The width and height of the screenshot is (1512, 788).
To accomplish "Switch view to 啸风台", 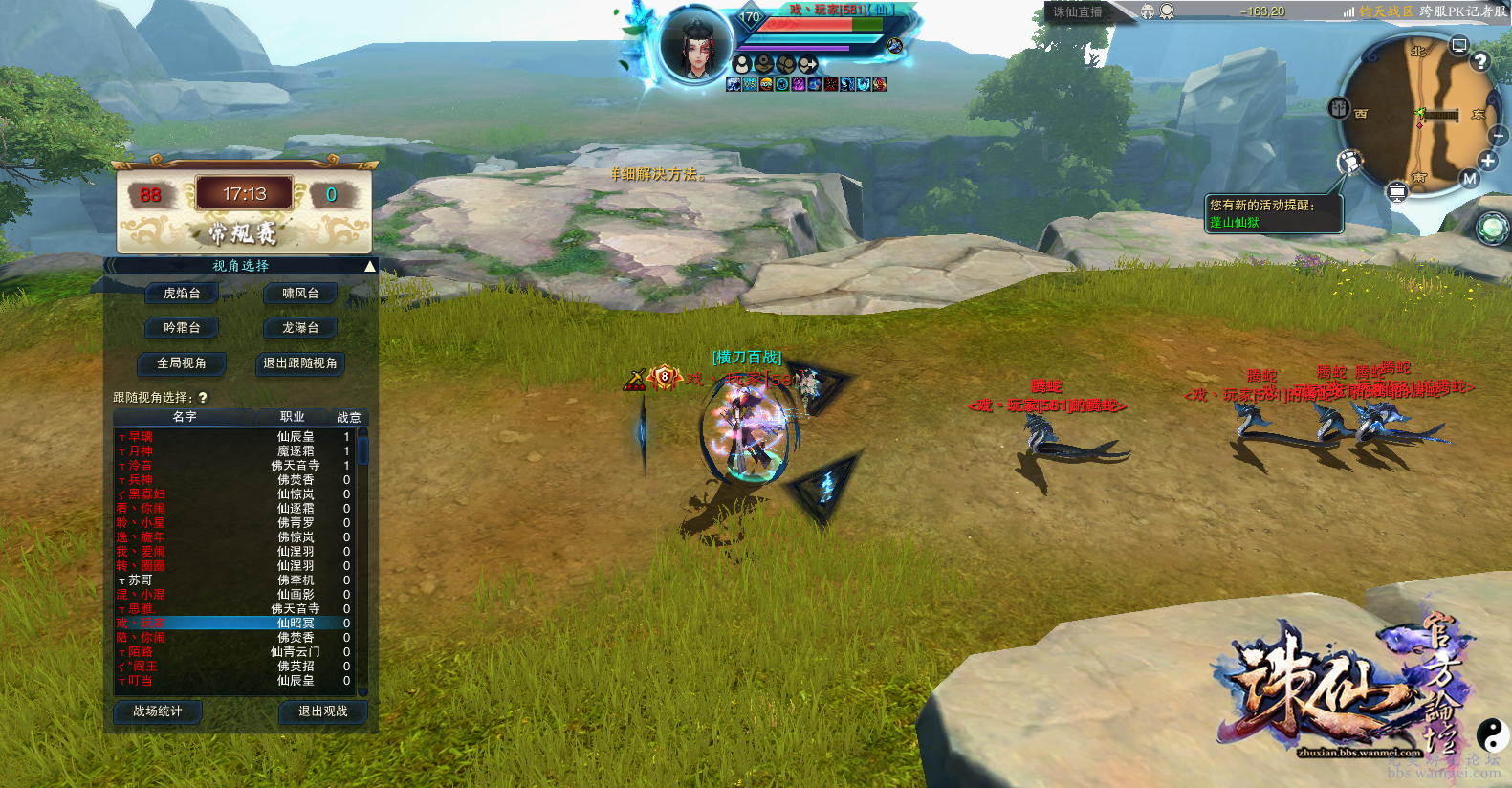I will pyautogui.click(x=300, y=294).
